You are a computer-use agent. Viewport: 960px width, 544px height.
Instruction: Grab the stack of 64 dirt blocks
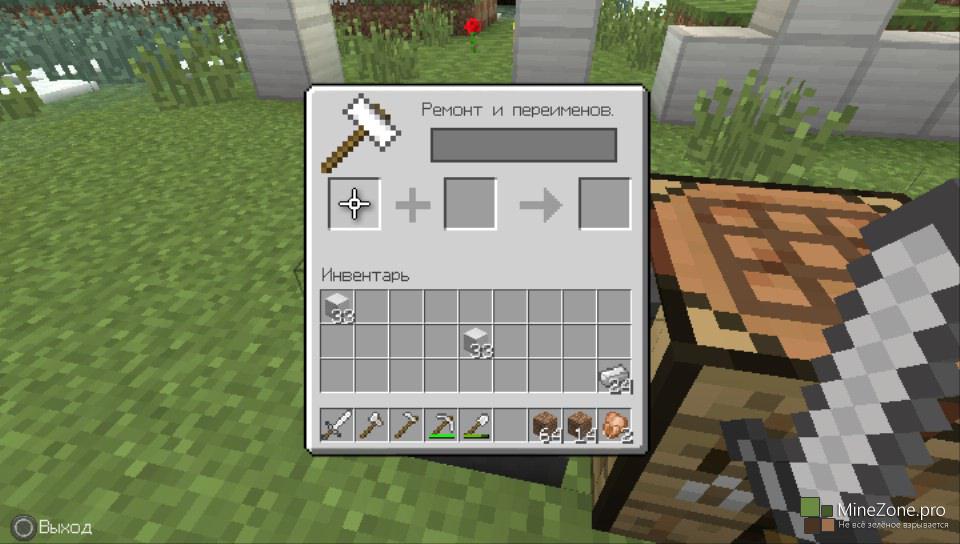[x=545, y=427]
